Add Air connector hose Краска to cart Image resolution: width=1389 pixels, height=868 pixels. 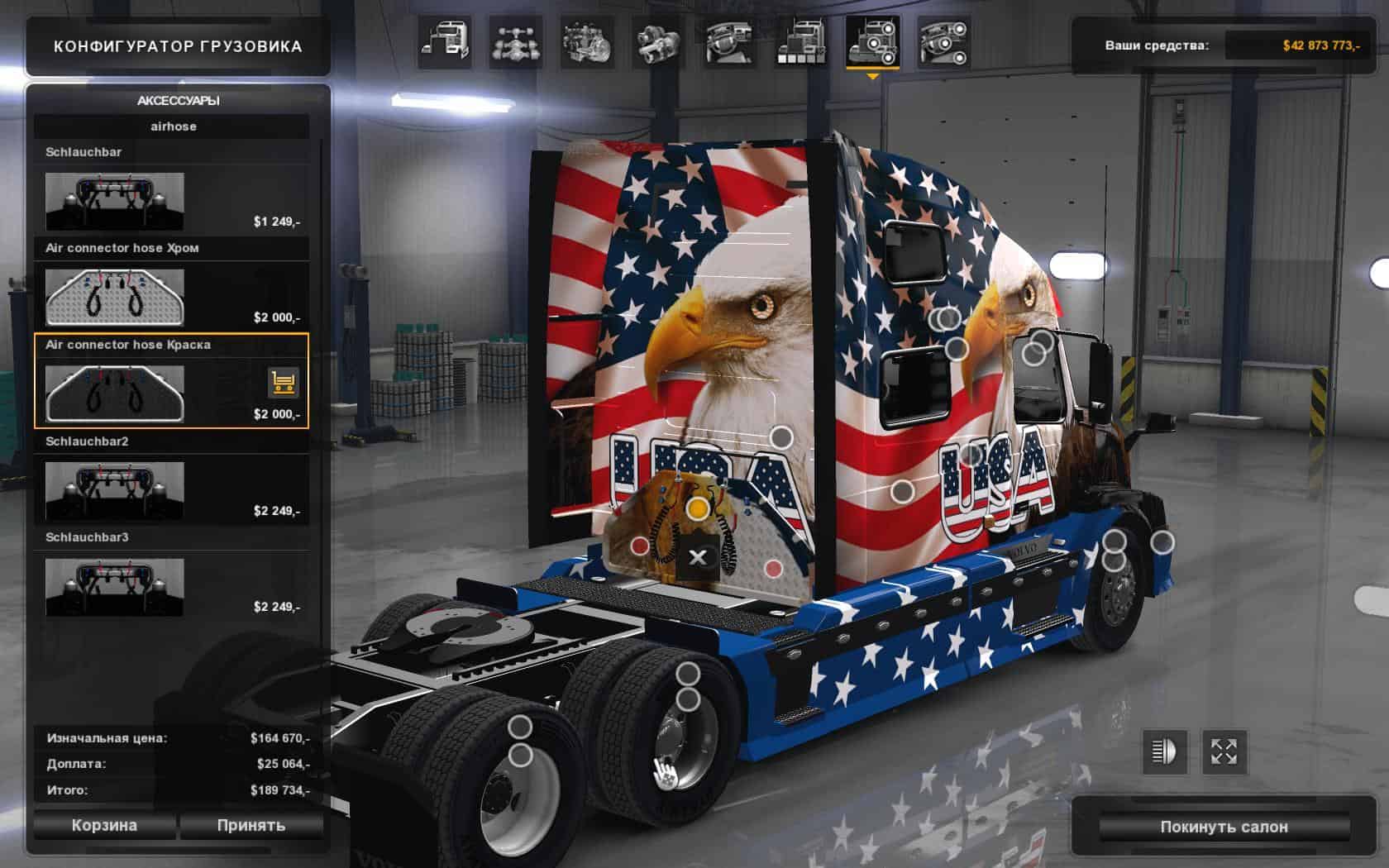(284, 383)
